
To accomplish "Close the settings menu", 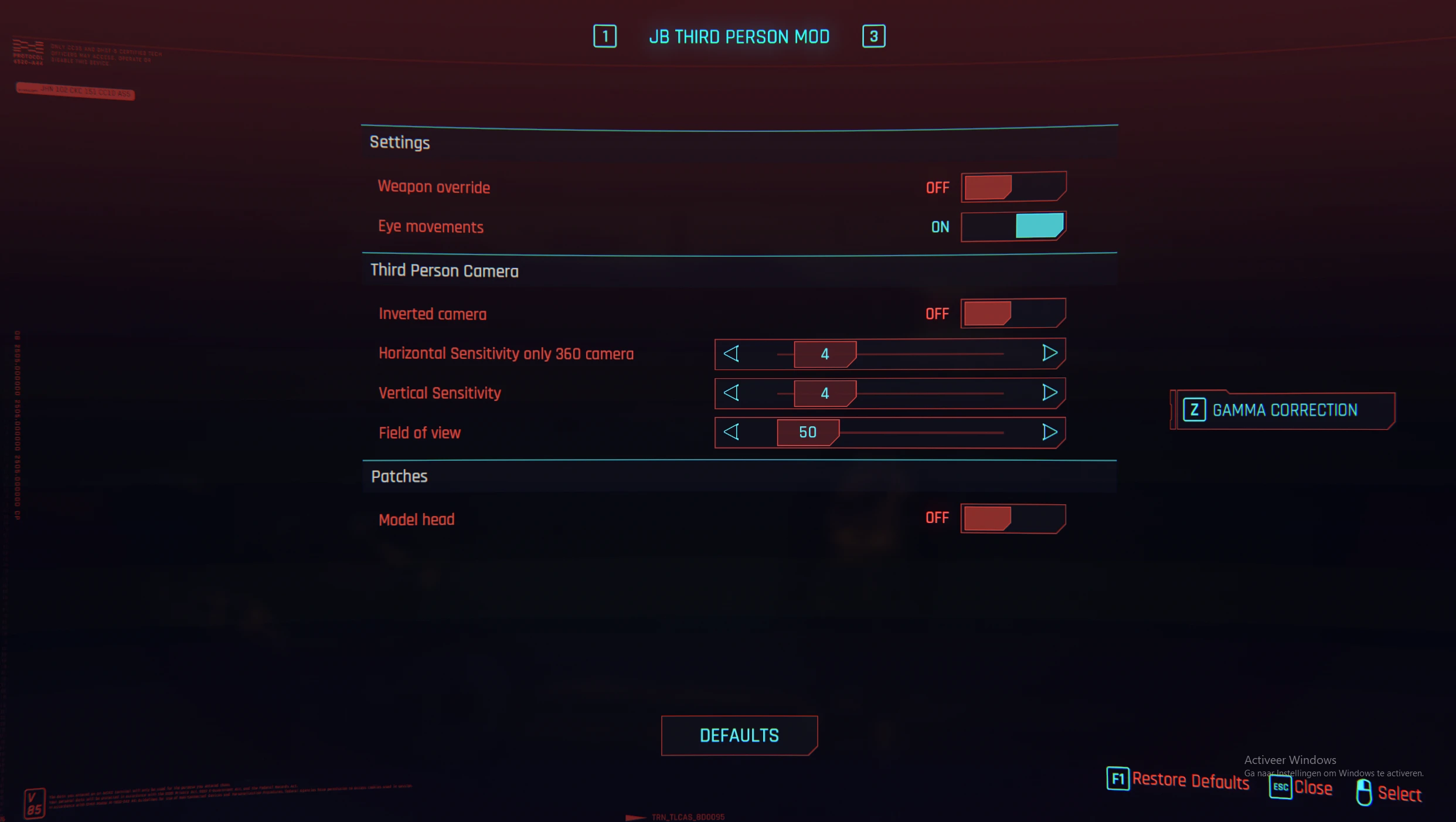I will 1301,787.
